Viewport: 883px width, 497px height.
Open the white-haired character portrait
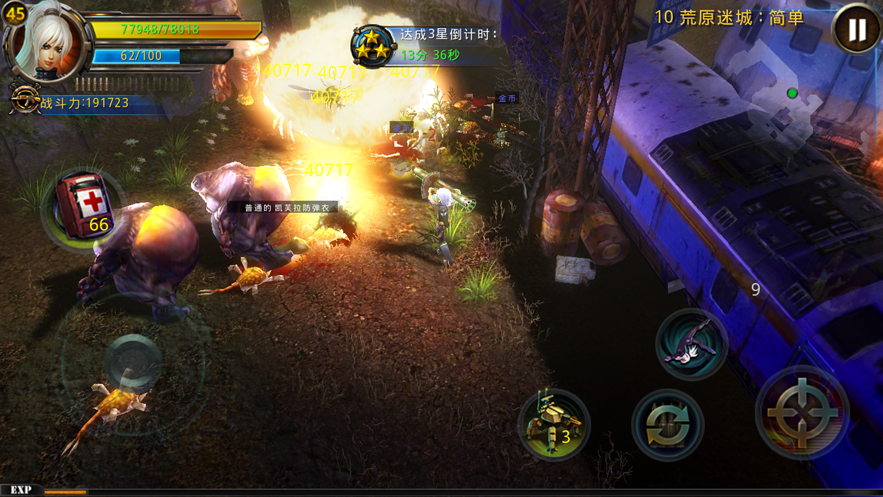[x=47, y=43]
